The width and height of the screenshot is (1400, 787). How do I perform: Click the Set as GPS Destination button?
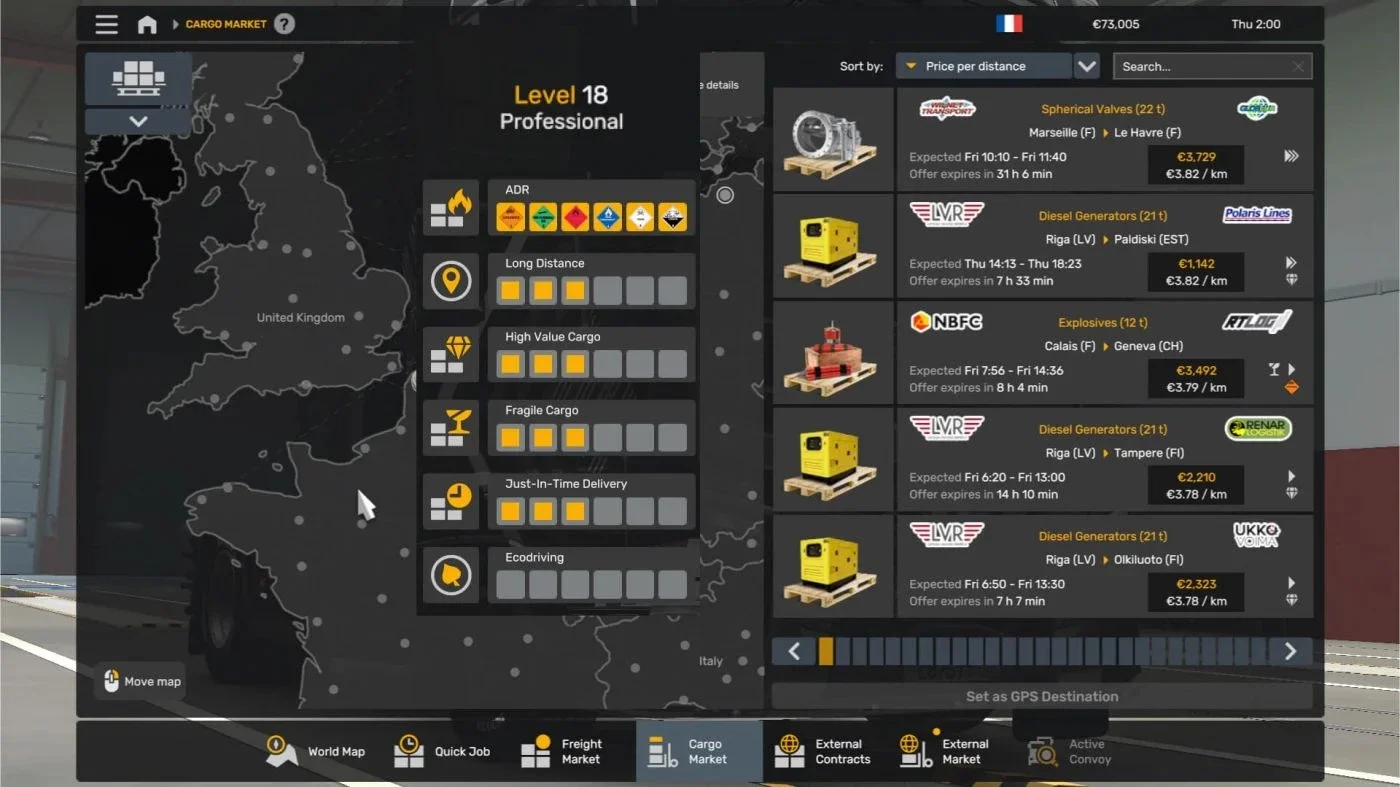pos(1042,696)
